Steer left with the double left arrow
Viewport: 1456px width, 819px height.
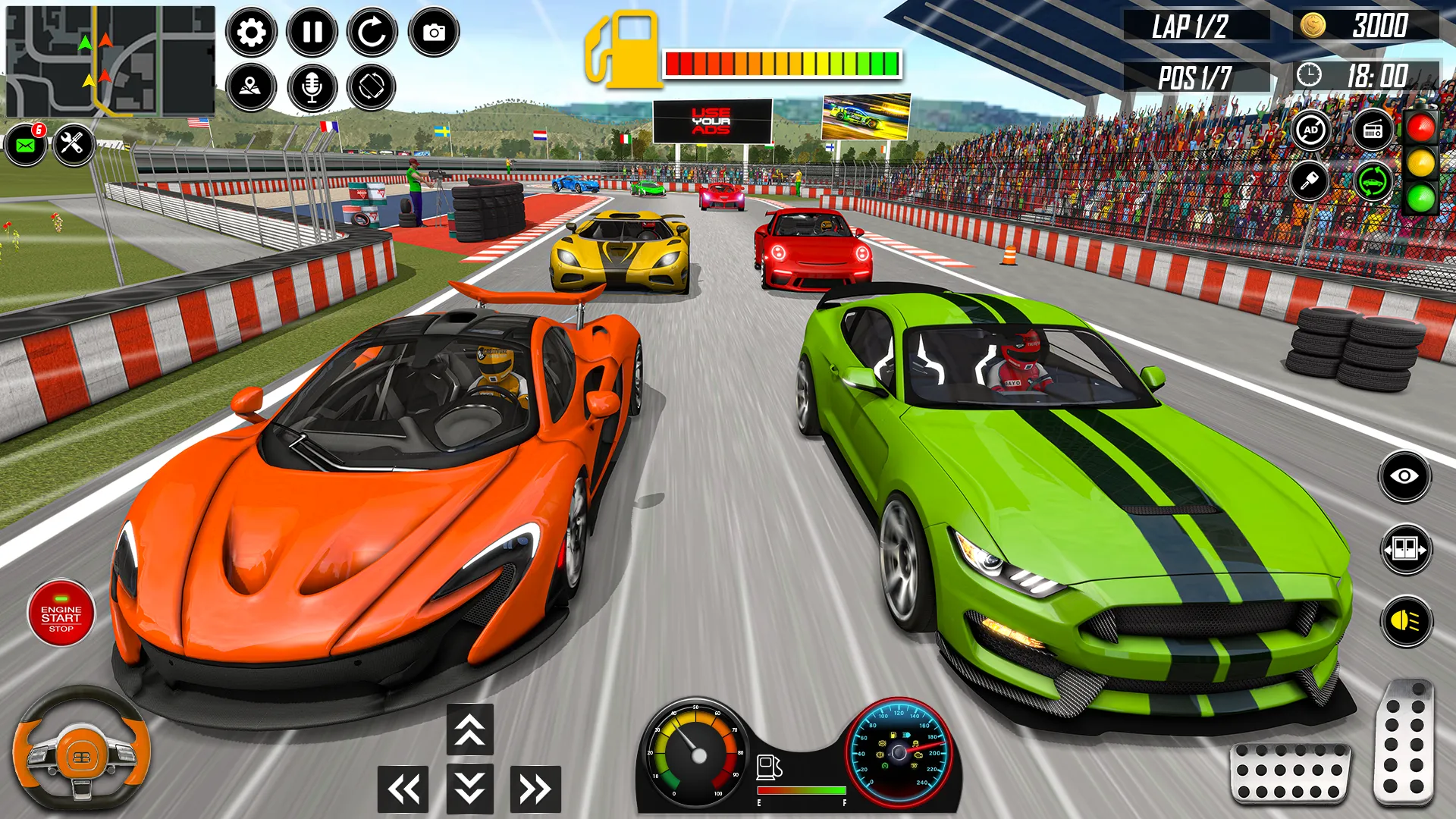point(403,789)
